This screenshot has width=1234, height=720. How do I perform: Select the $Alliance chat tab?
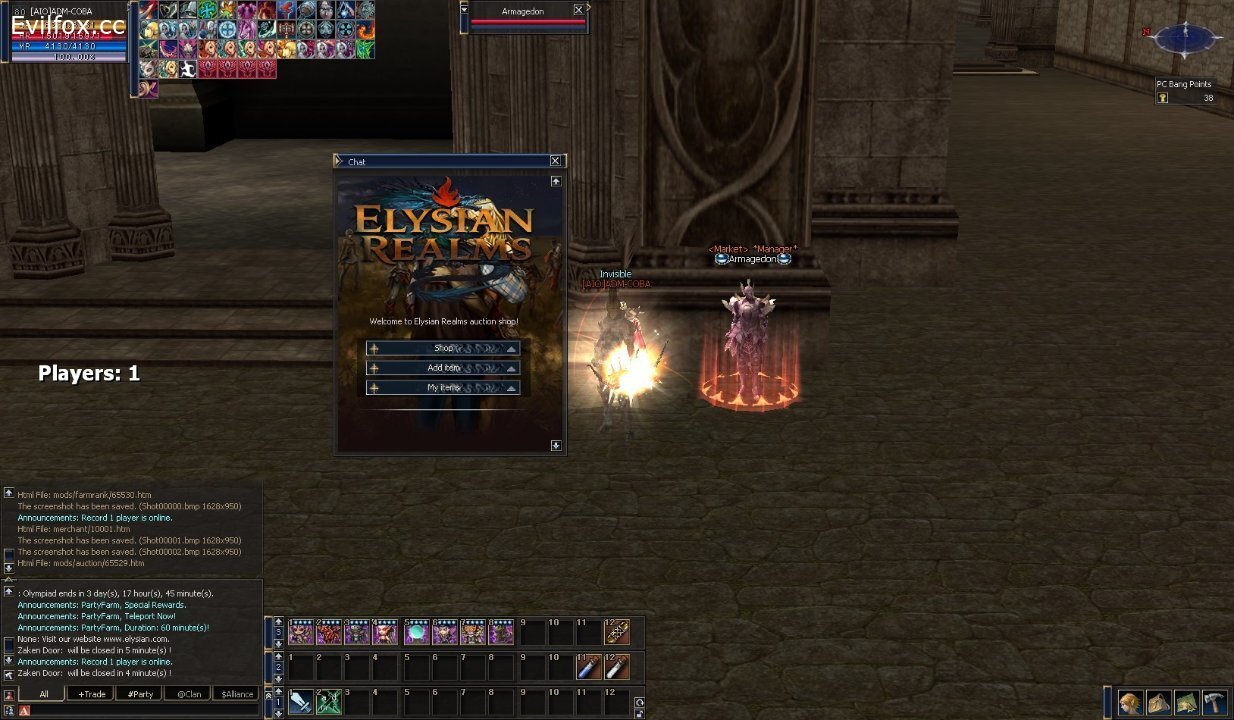(x=236, y=694)
